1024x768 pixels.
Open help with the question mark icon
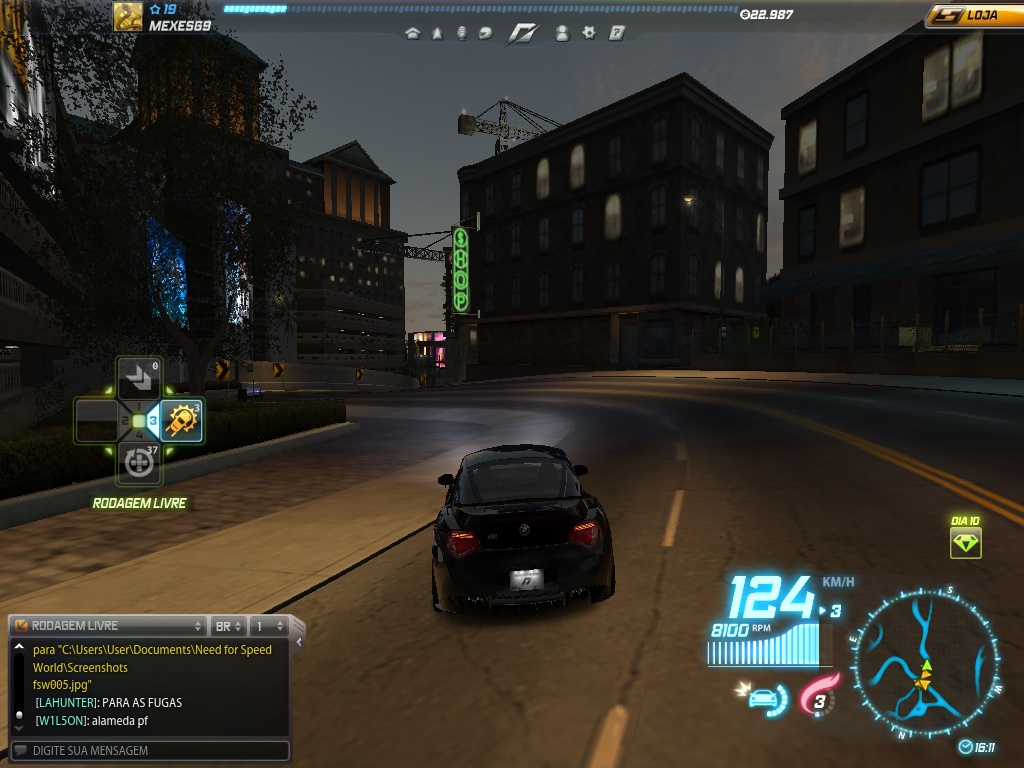pyautogui.click(x=617, y=33)
